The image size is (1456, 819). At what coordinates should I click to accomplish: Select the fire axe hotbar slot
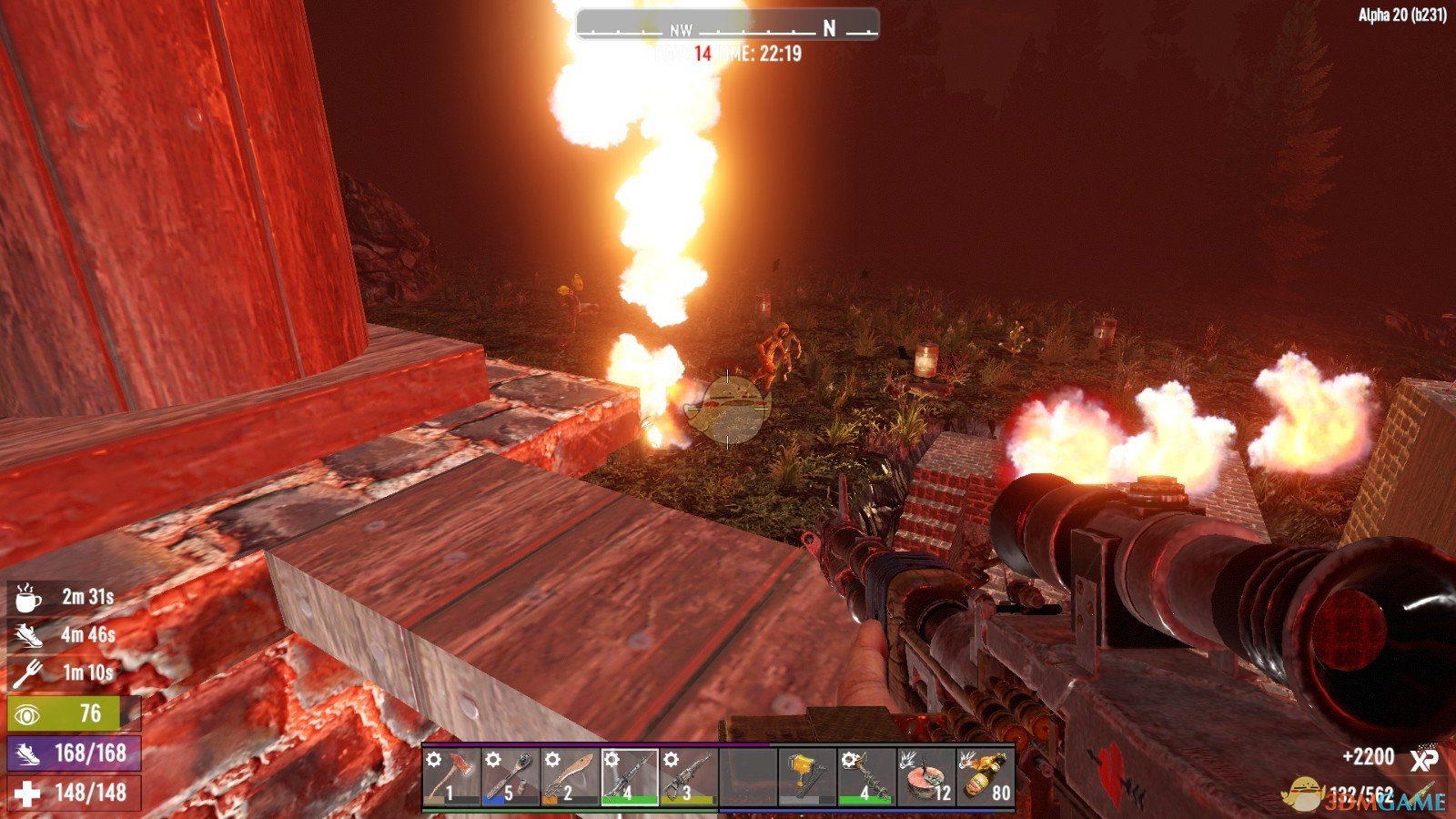450,776
